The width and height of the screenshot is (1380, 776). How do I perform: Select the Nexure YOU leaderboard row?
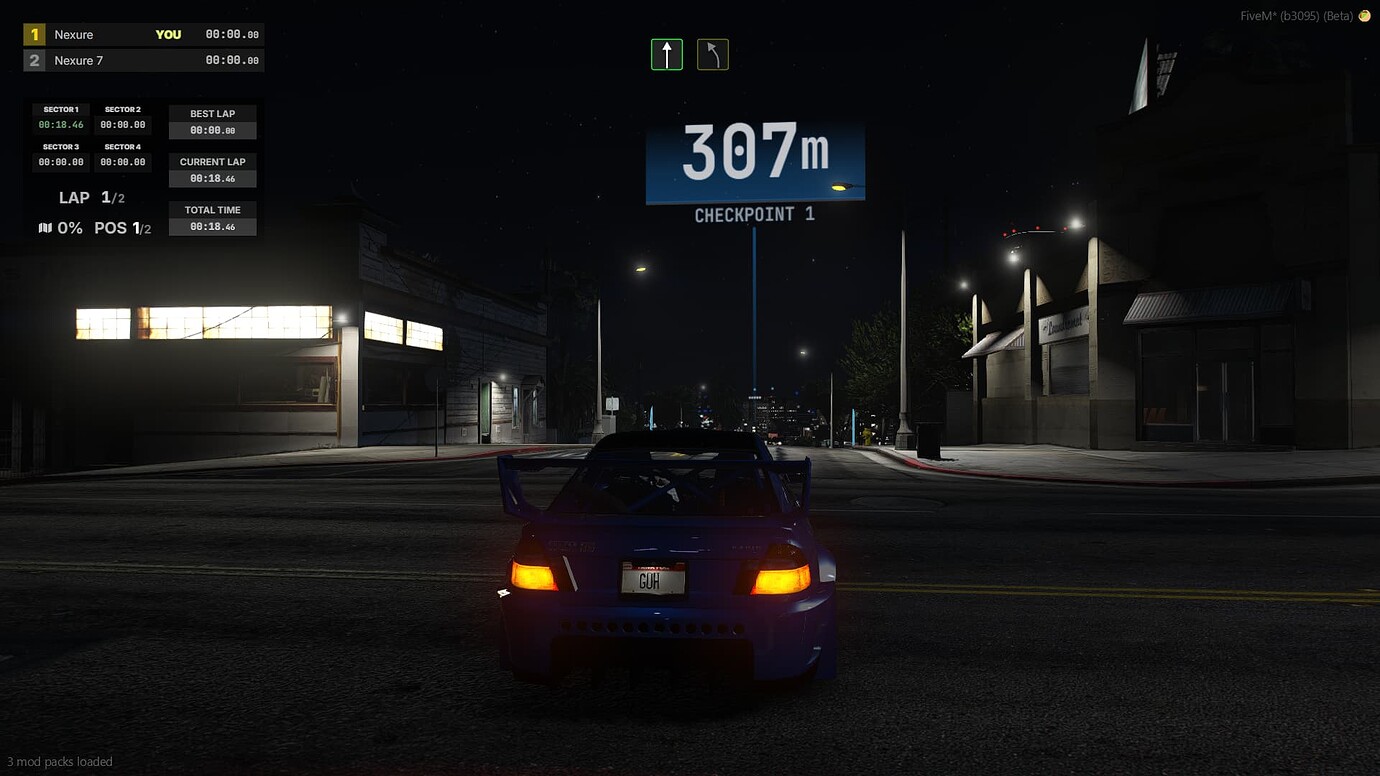click(143, 33)
